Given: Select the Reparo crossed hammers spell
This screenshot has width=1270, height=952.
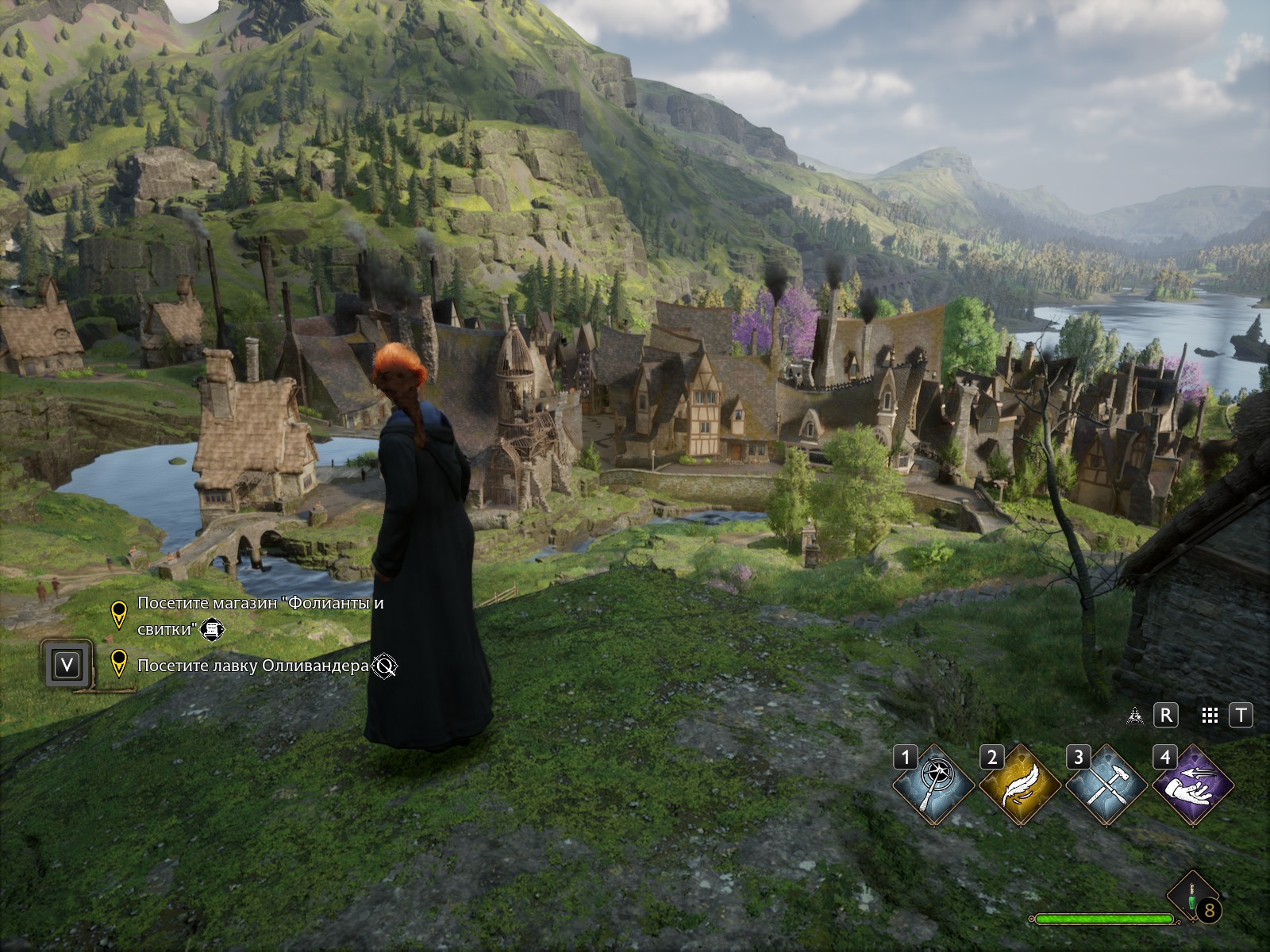Looking at the screenshot, I should [1107, 785].
